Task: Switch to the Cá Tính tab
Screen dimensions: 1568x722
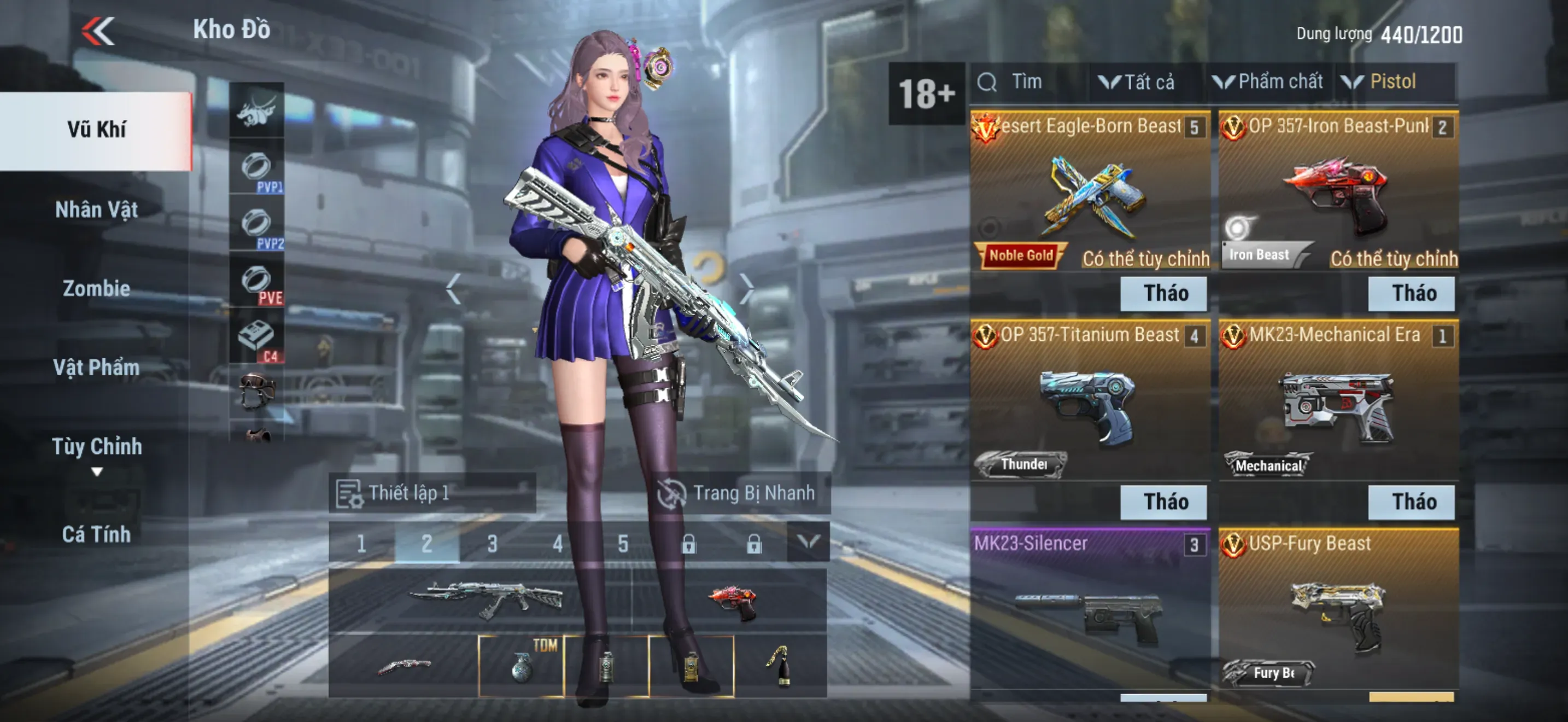Action: pyautogui.click(x=96, y=534)
